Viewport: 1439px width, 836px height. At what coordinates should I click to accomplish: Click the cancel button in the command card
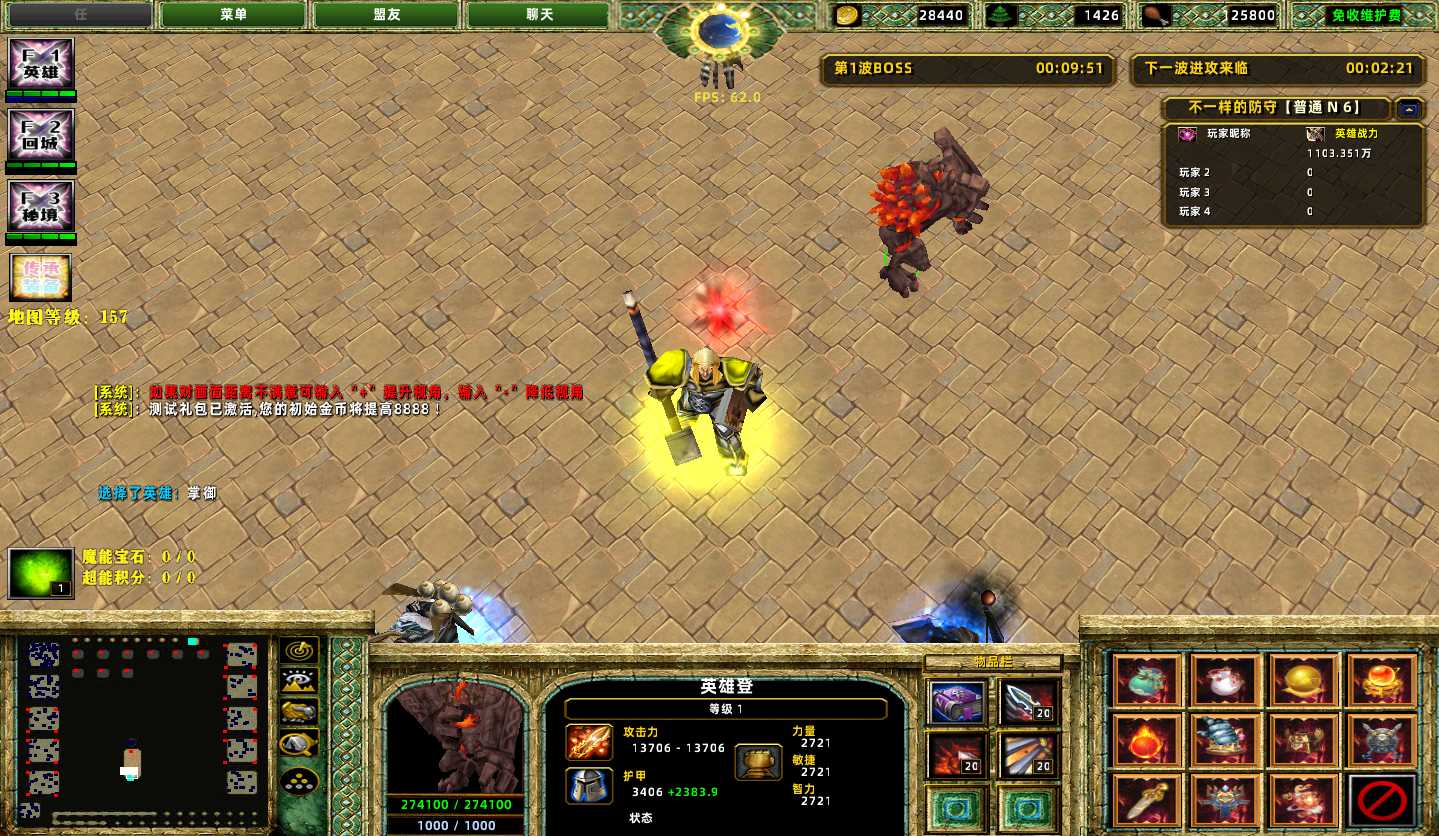pos(1382,800)
